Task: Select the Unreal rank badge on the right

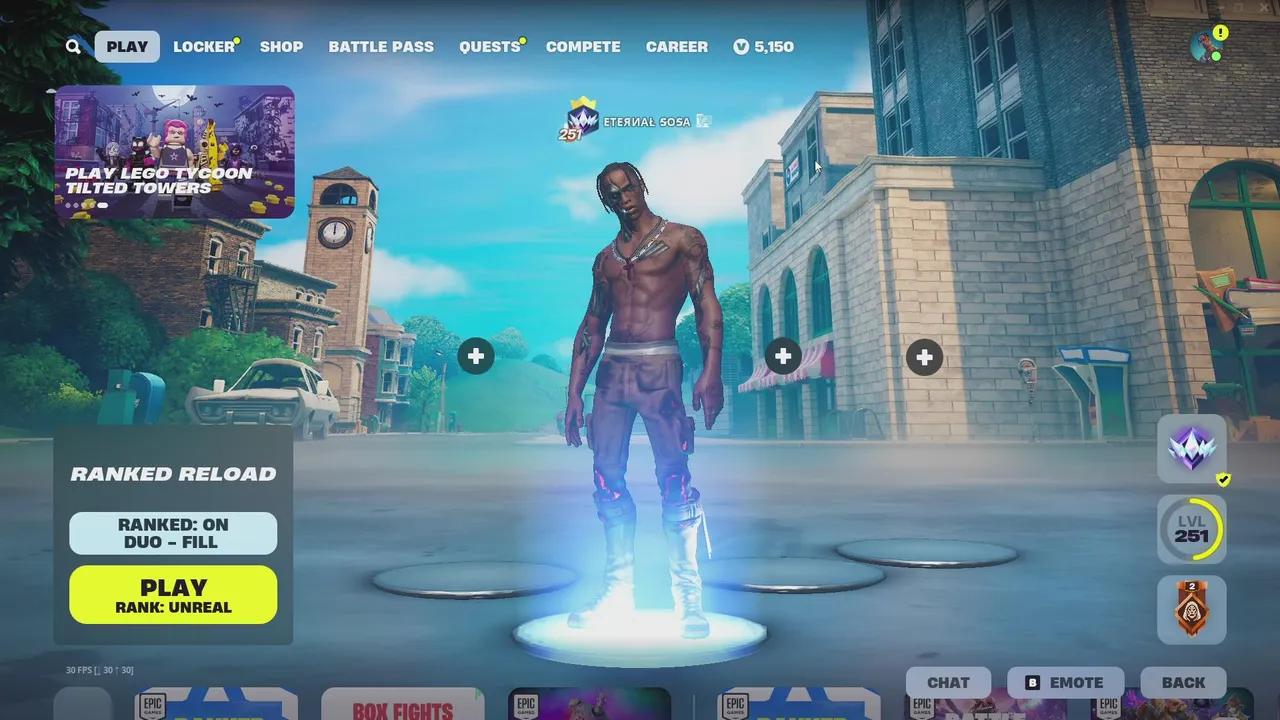Action: click(x=1190, y=448)
